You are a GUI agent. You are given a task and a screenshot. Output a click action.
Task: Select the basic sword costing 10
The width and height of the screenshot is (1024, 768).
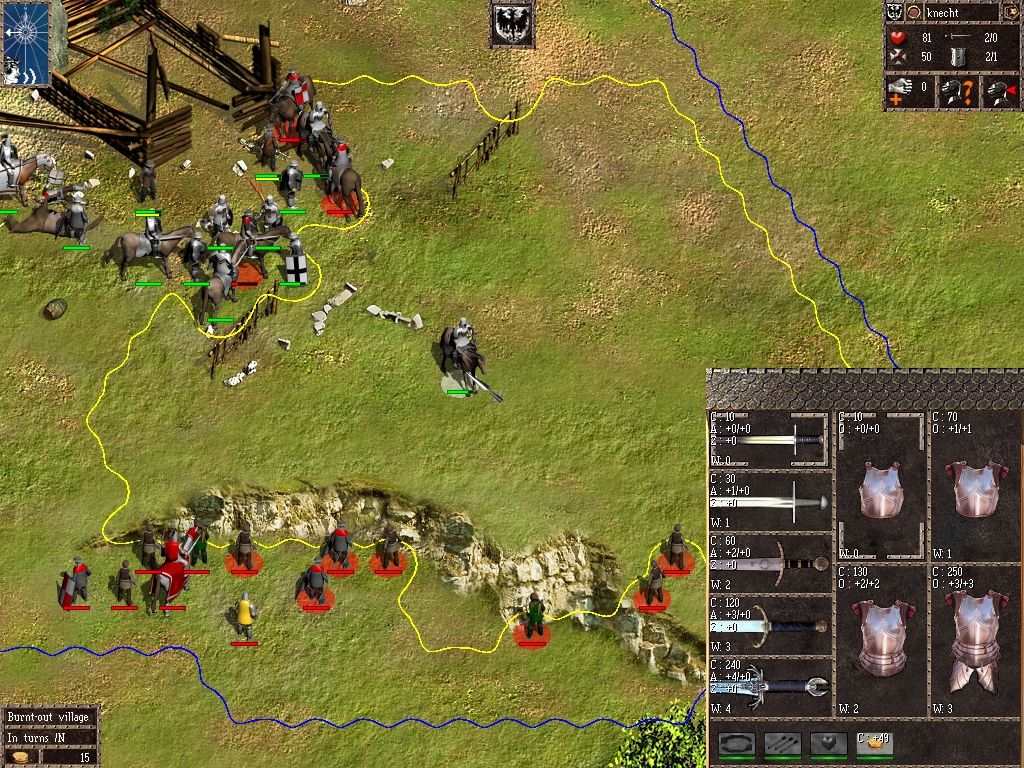click(x=770, y=439)
